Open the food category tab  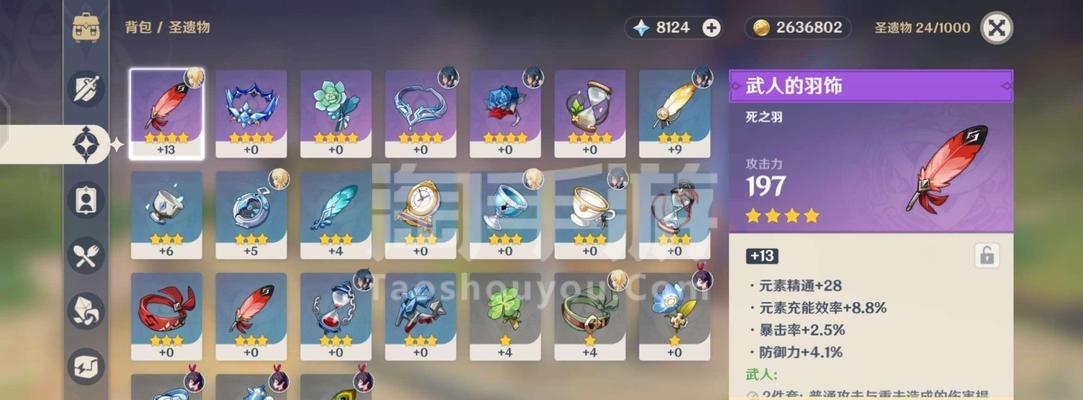click(x=86, y=255)
